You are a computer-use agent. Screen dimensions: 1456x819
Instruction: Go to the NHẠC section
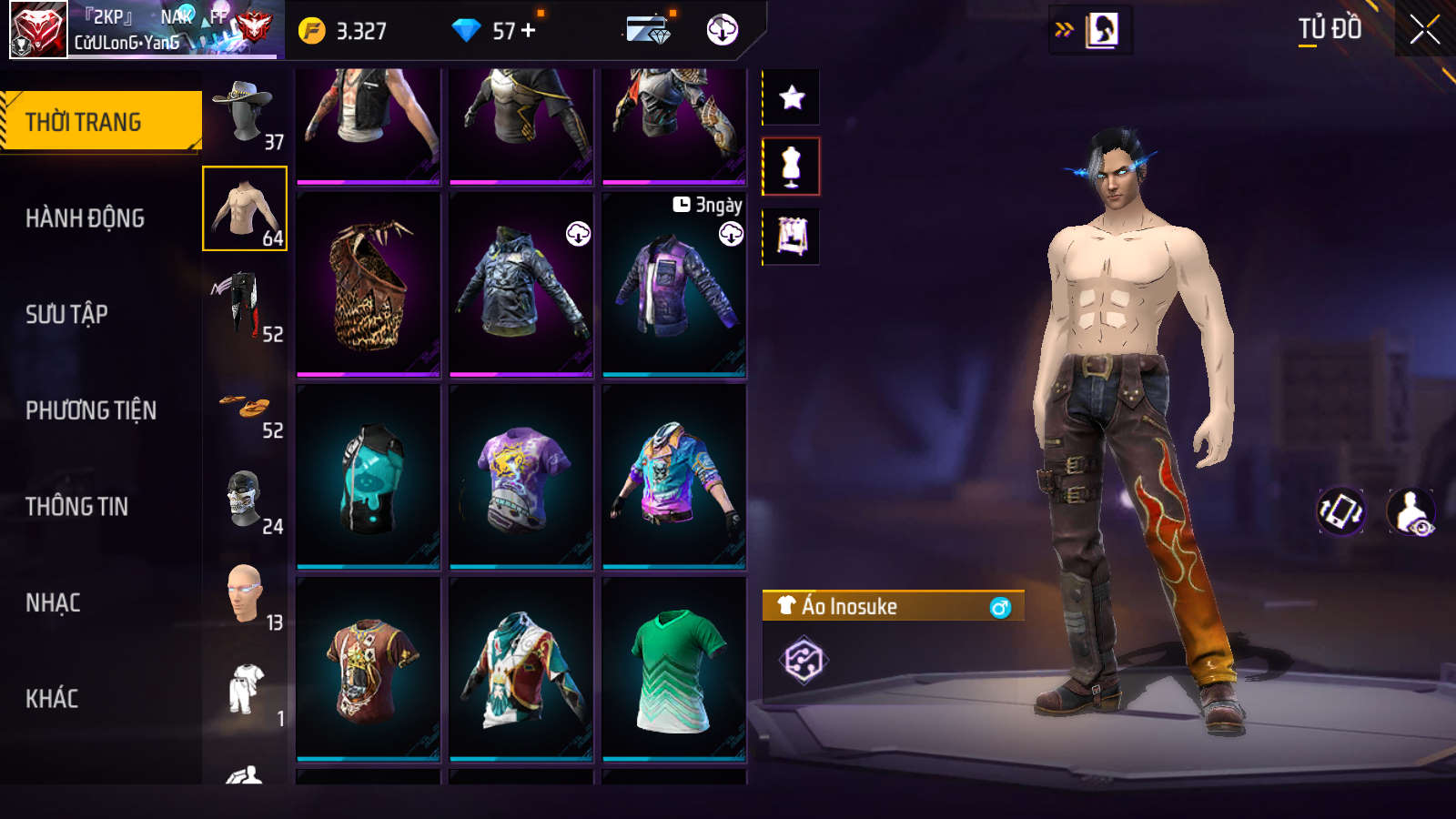(53, 602)
